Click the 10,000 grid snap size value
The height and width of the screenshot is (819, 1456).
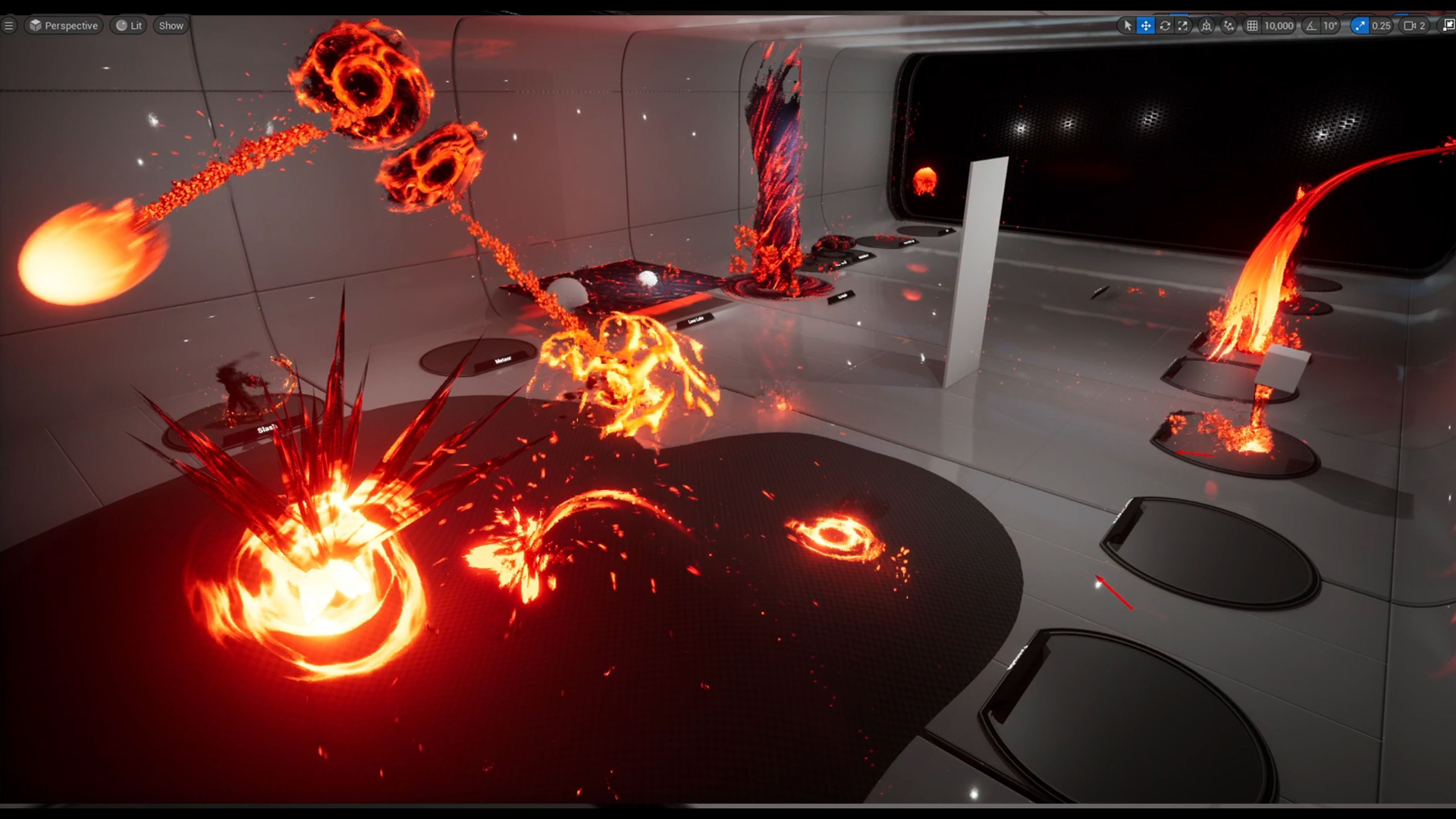click(1279, 25)
